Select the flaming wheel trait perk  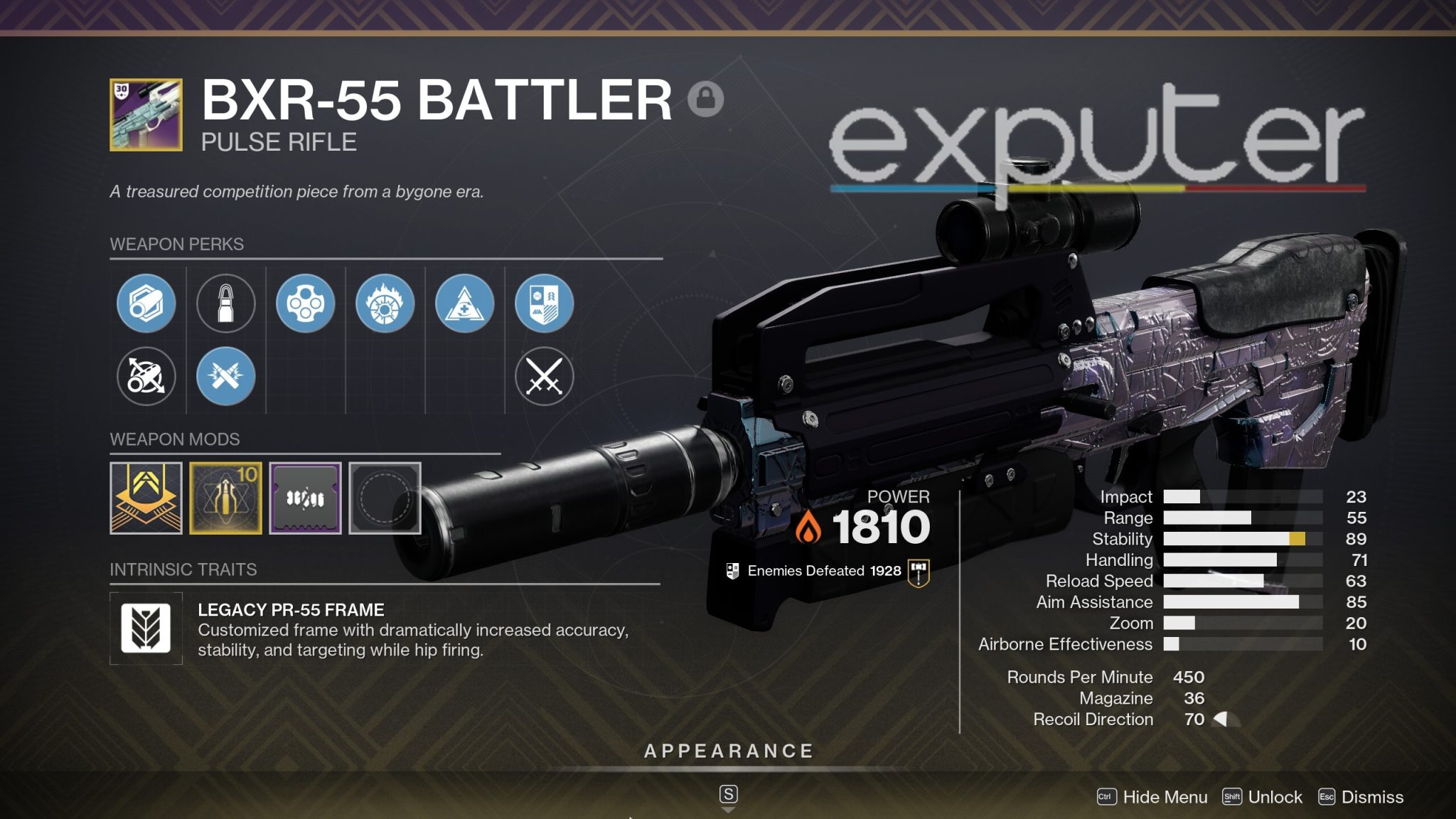[x=385, y=303]
